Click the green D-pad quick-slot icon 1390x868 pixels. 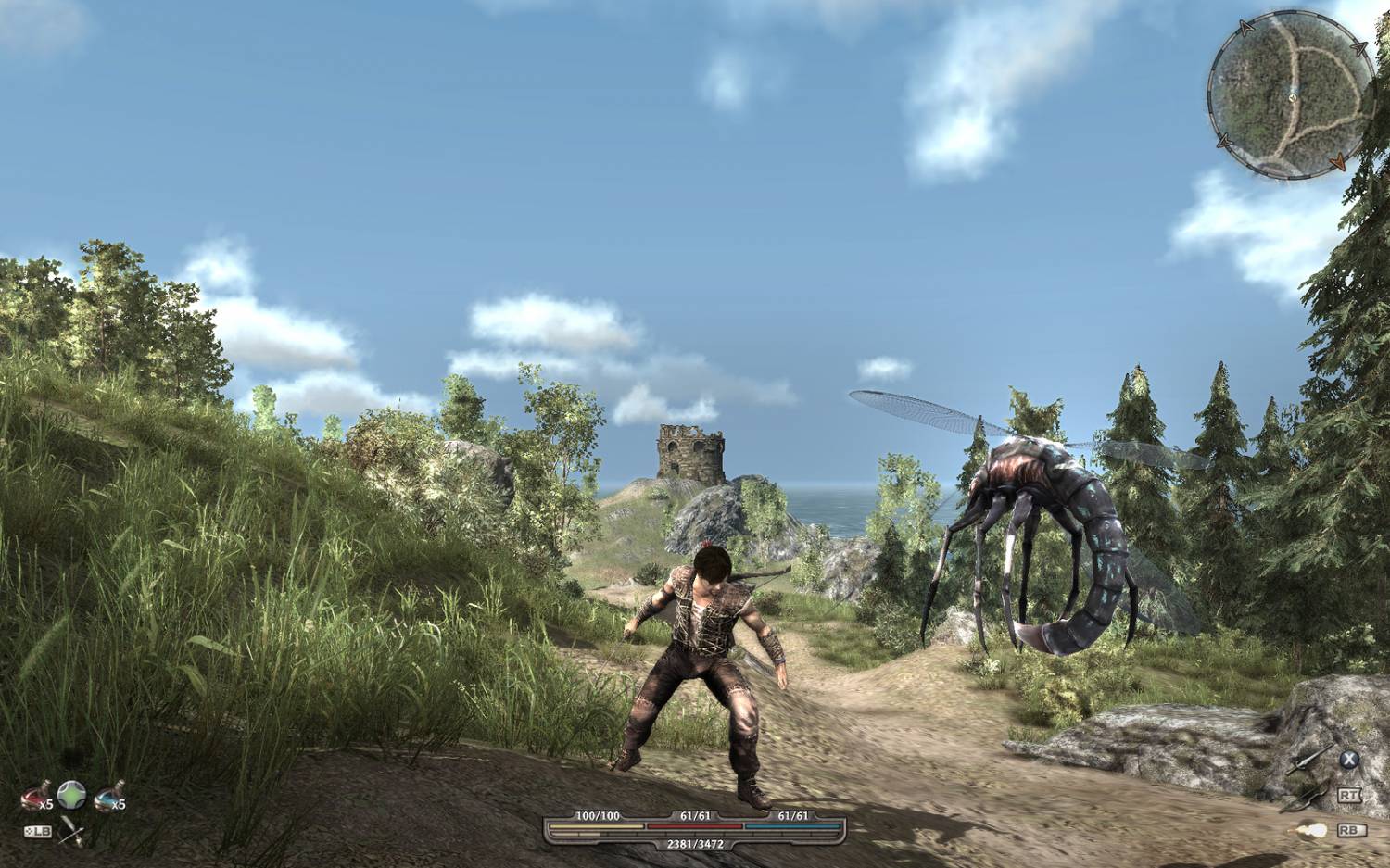coord(71,794)
